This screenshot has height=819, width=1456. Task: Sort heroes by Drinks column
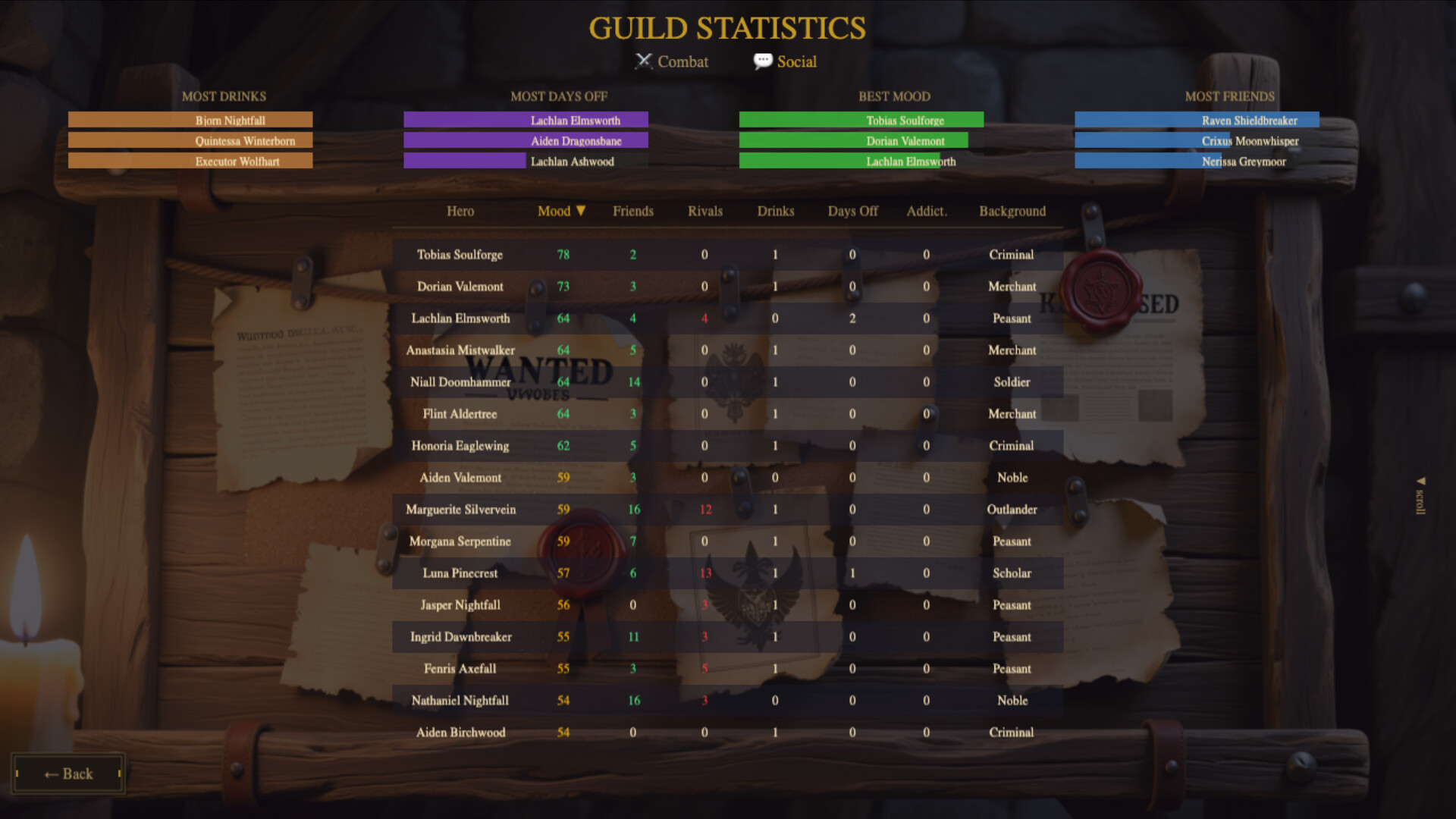(774, 211)
